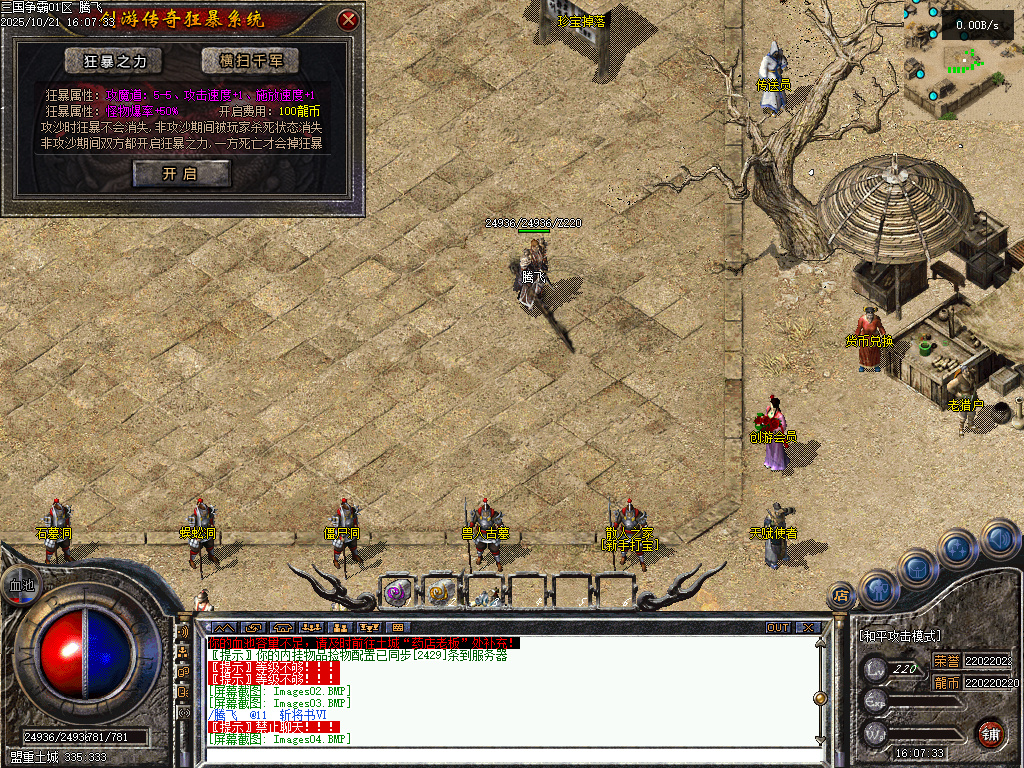Image resolution: width=1024 pixels, height=768 pixels.
Task: Use the purple swirl scroll in hotbar
Action: click(x=397, y=592)
